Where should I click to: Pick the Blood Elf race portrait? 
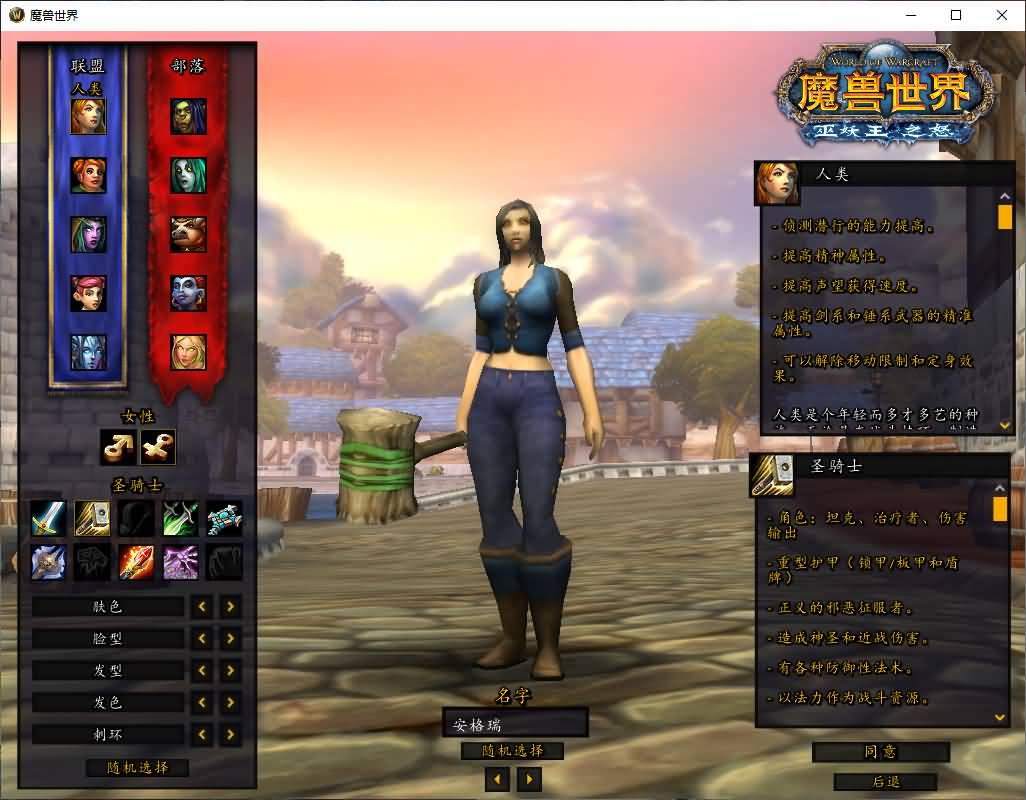188,352
